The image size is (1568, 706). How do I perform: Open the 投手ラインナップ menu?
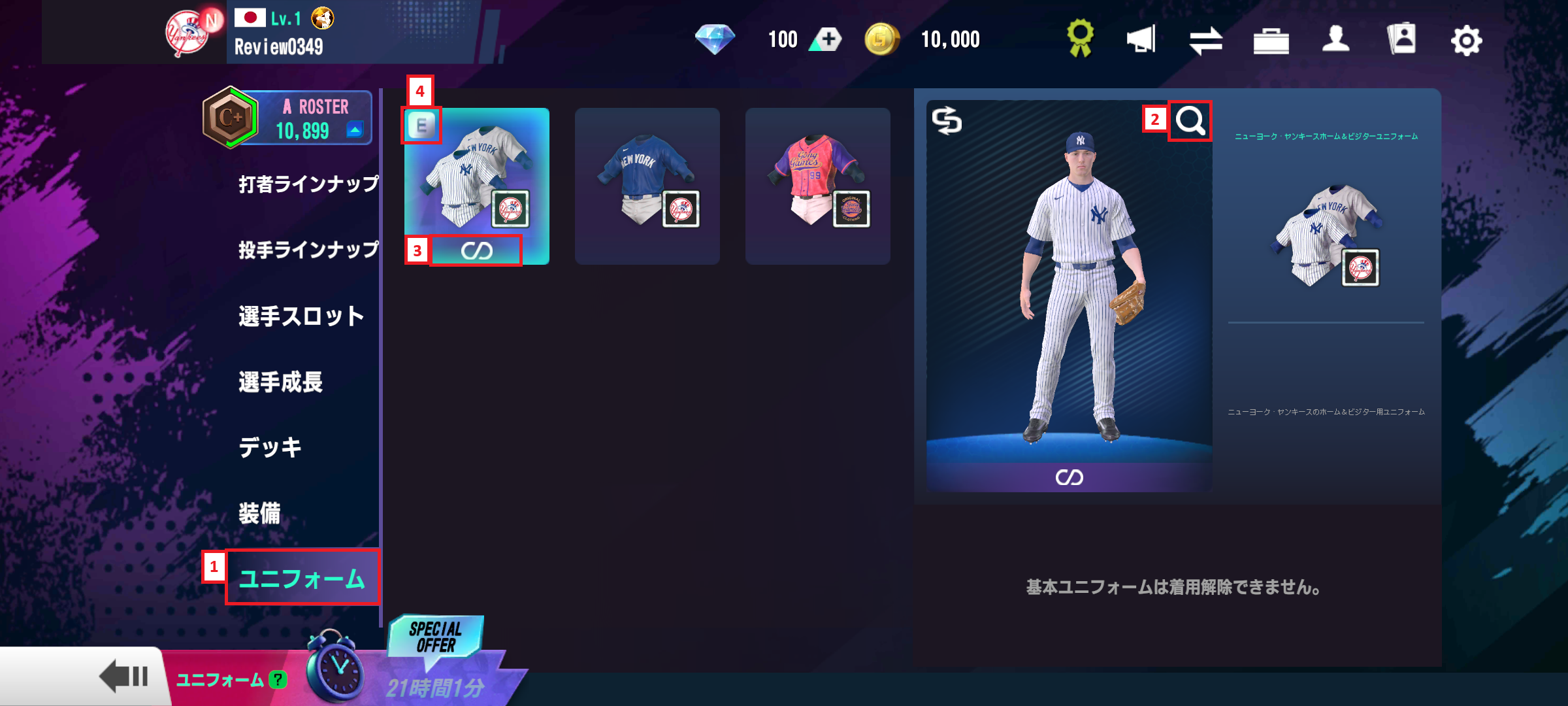(x=308, y=250)
